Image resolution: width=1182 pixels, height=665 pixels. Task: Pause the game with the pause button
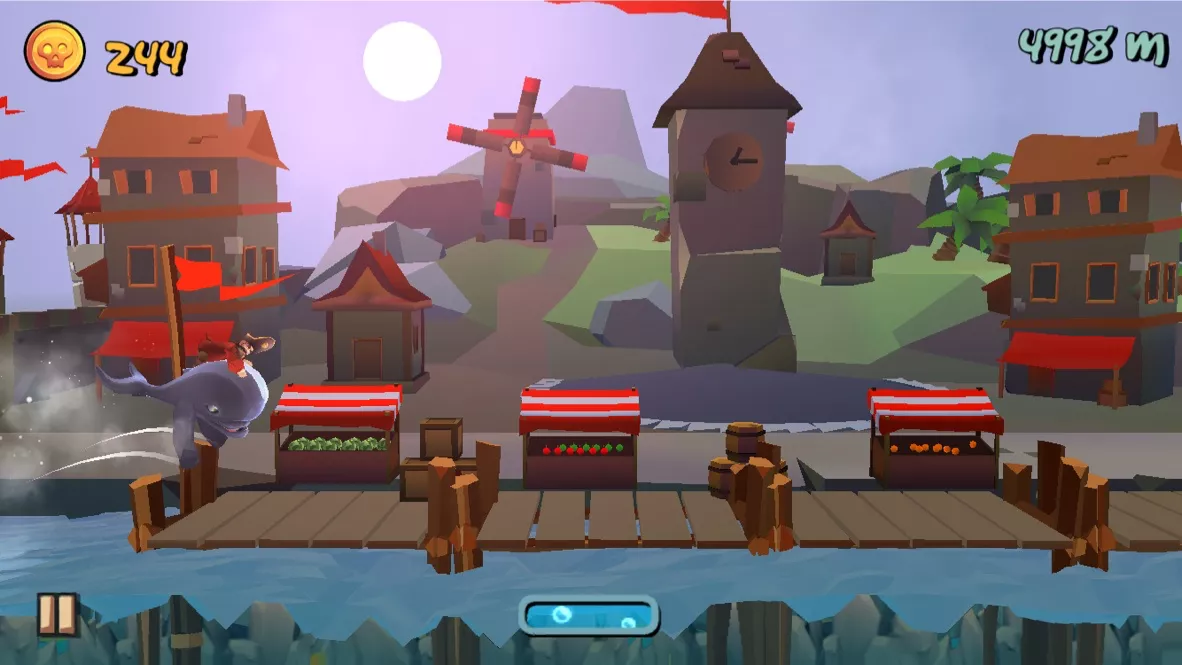pos(57,614)
